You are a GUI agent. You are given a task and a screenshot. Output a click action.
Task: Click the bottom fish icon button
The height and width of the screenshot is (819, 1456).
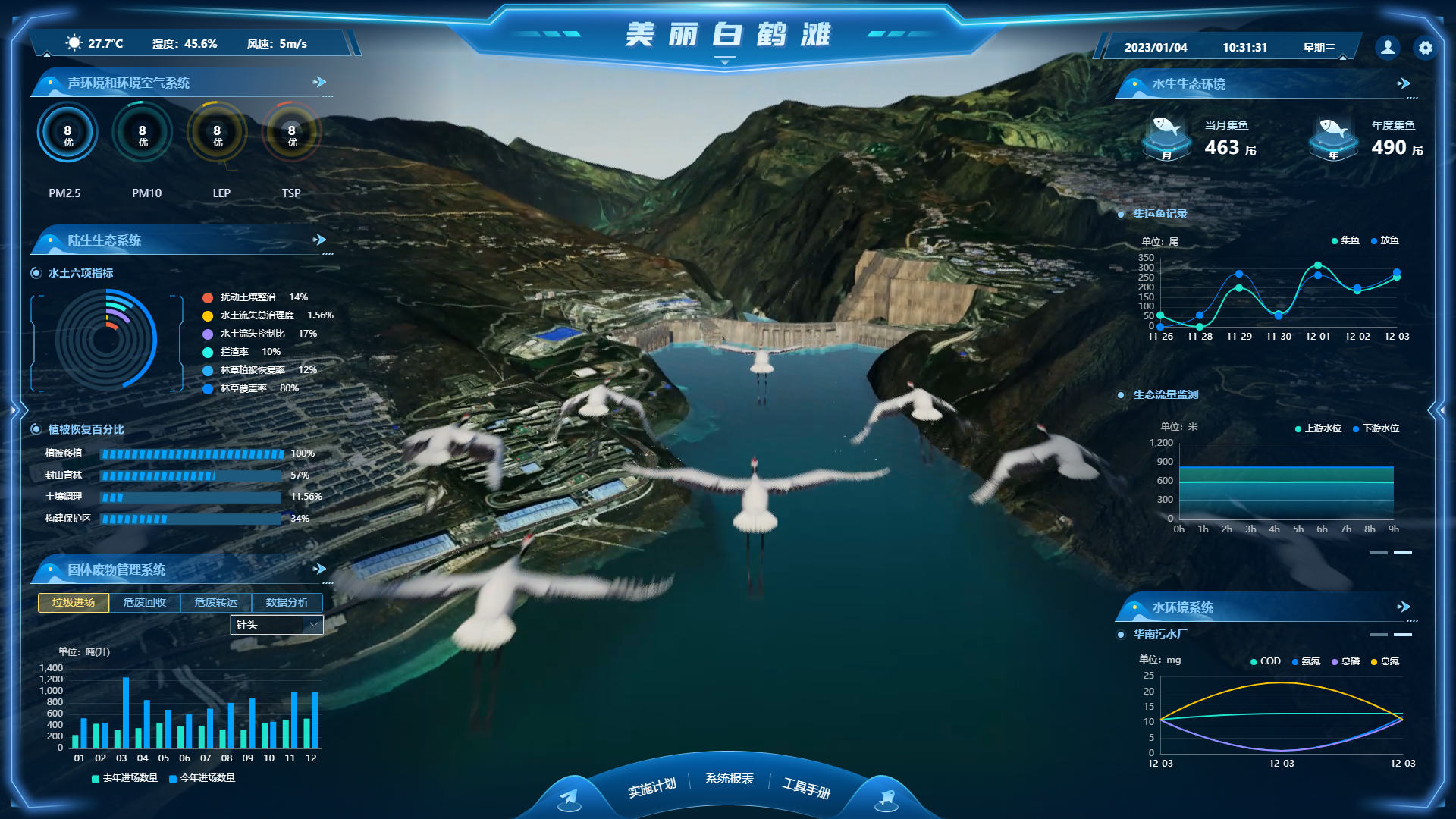[886, 798]
